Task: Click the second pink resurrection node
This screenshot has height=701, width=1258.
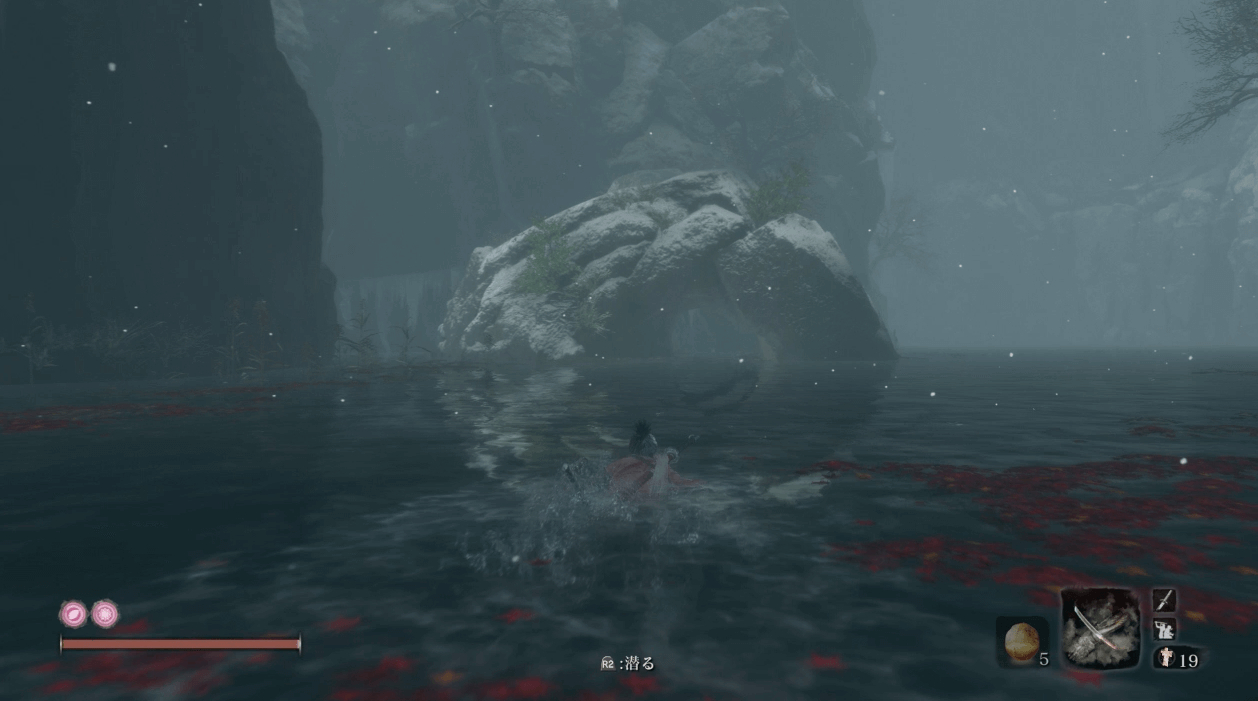Action: (x=105, y=613)
